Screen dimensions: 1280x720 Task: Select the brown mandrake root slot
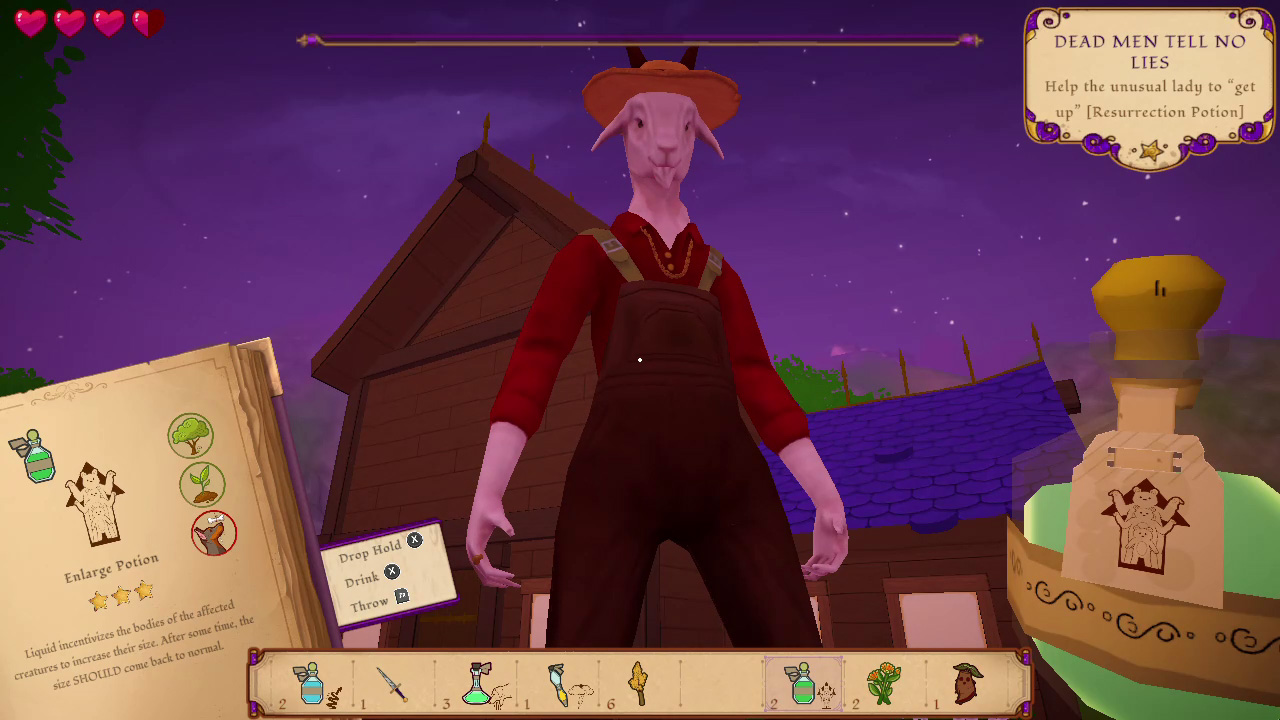pos(966,685)
